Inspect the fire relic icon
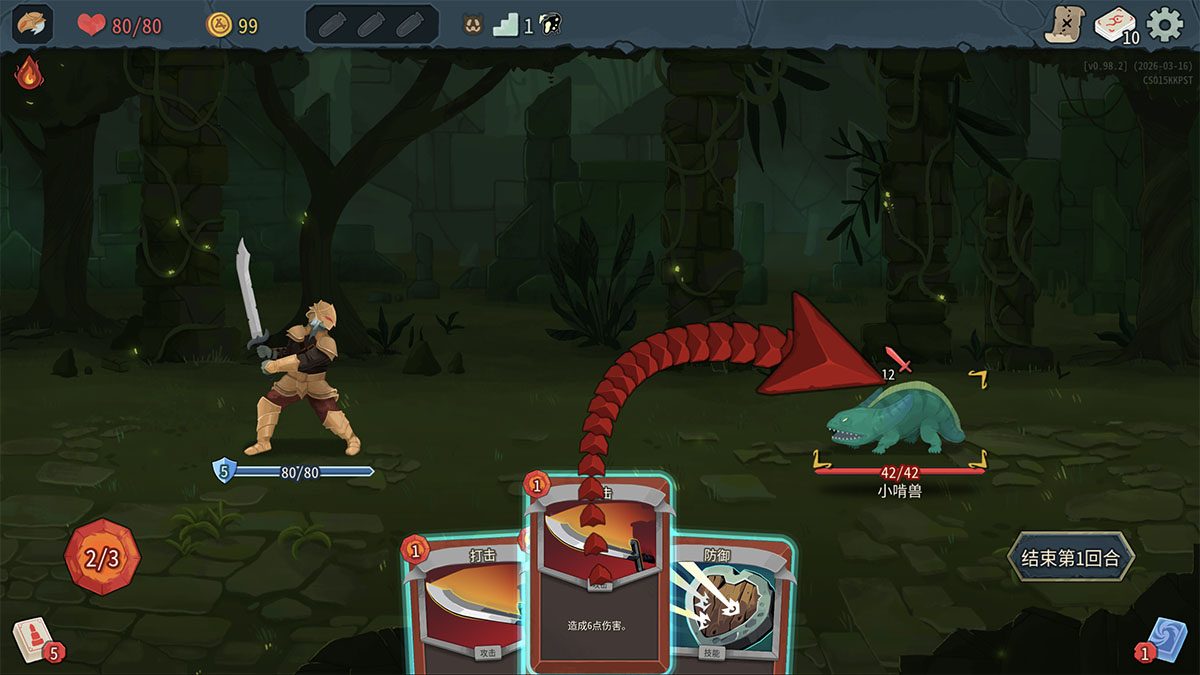Image resolution: width=1200 pixels, height=675 pixels. [x=28, y=72]
